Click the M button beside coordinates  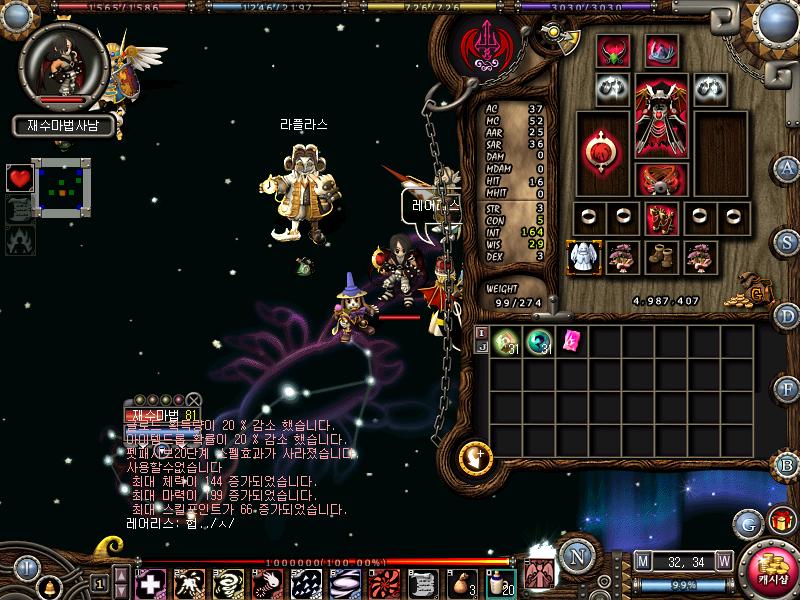[x=642, y=561]
